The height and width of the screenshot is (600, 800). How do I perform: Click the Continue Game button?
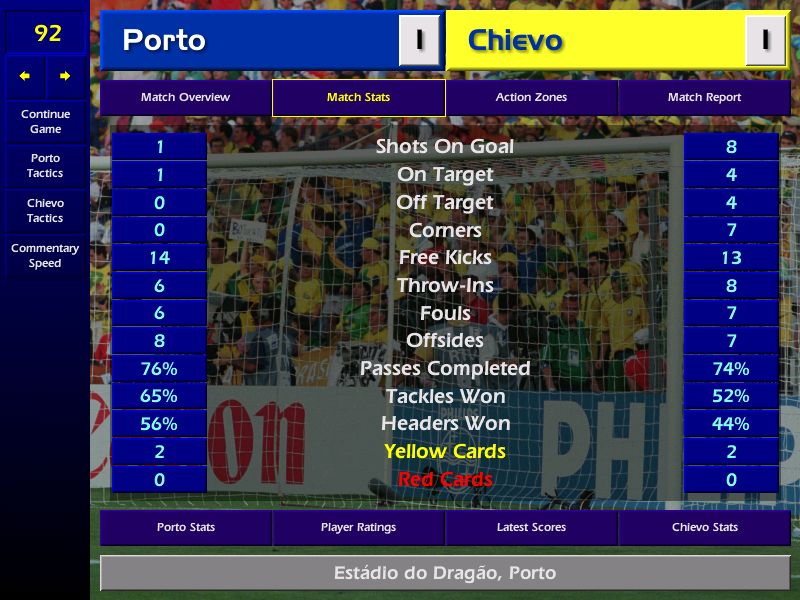click(45, 121)
